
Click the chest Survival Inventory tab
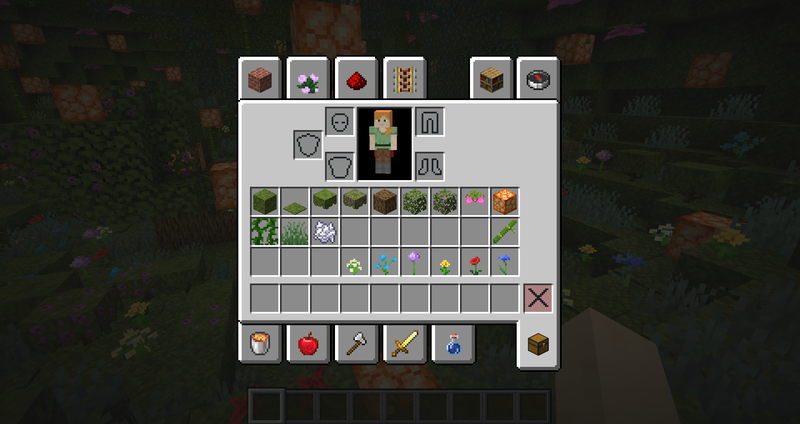point(538,344)
